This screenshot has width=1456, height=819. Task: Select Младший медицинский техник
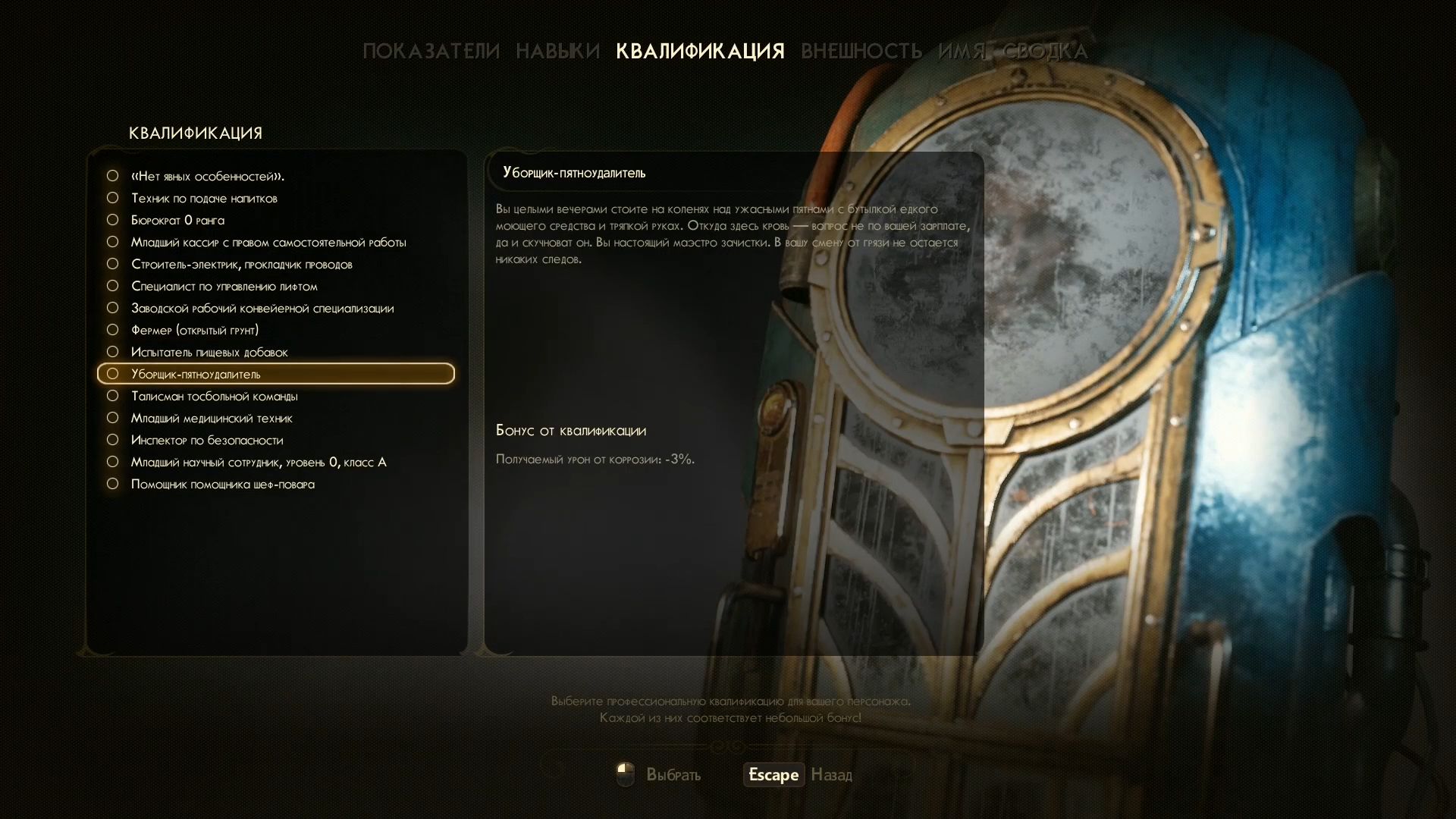(x=212, y=419)
